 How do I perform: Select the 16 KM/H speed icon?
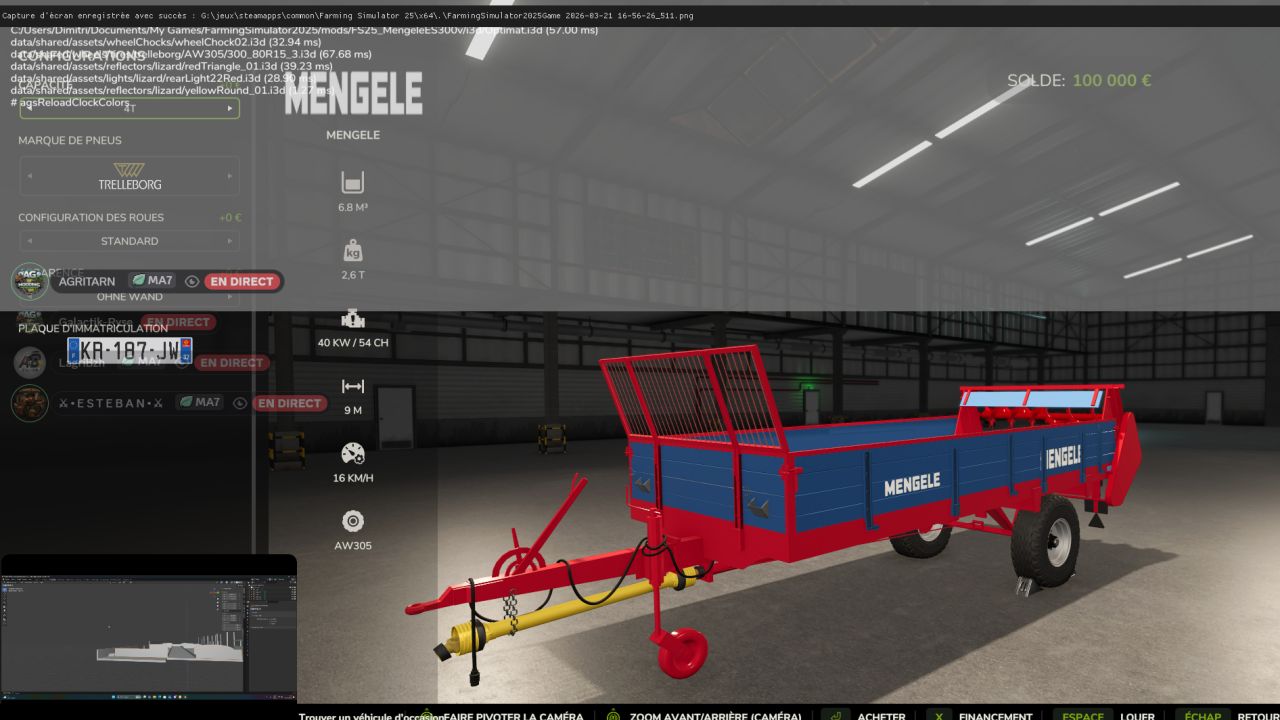352,453
